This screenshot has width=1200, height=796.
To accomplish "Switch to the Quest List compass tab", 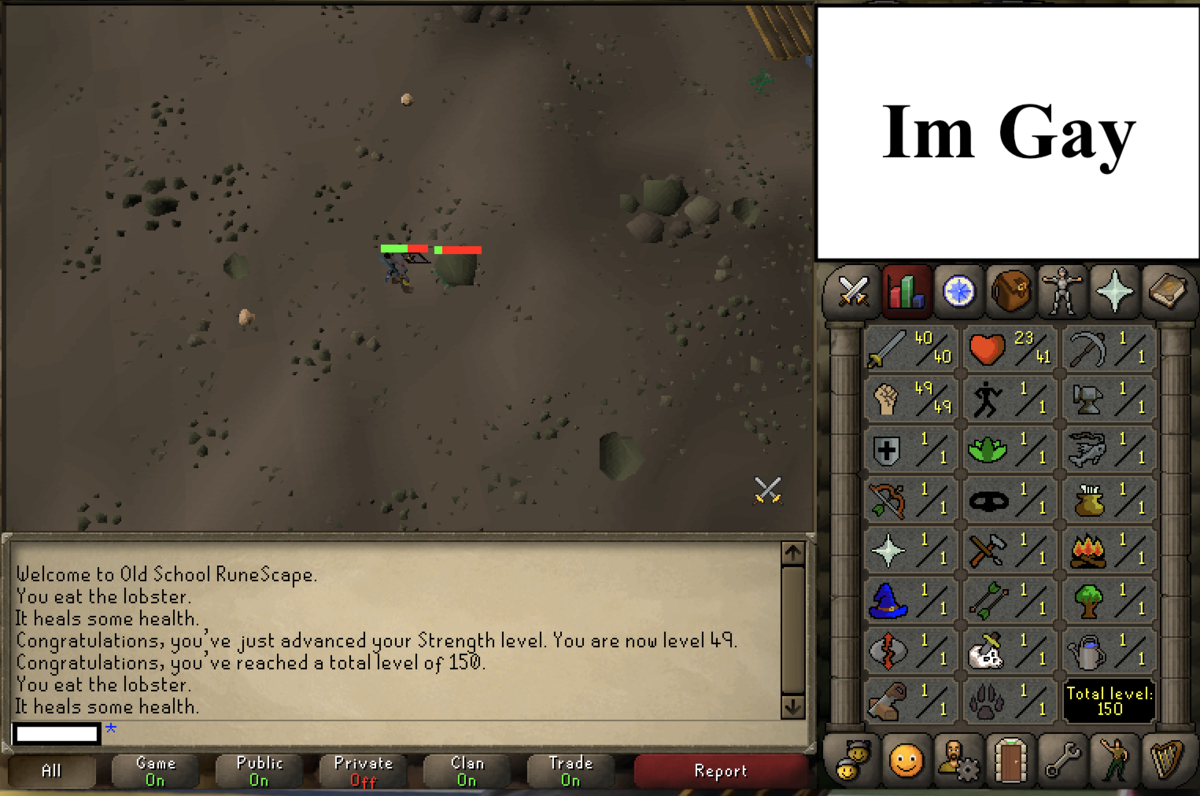I will click(x=958, y=292).
